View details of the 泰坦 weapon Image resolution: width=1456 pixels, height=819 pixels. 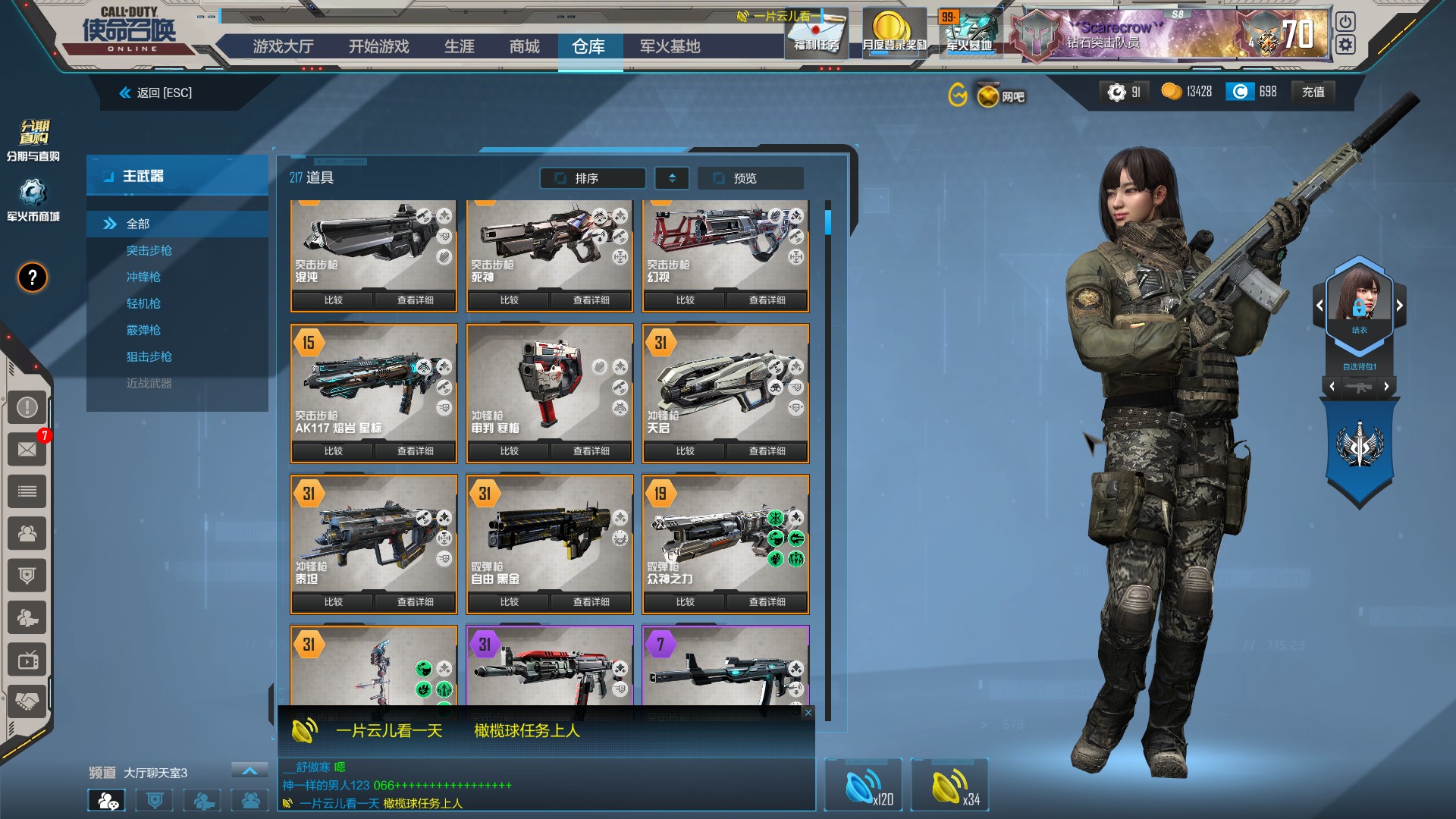coord(415,601)
